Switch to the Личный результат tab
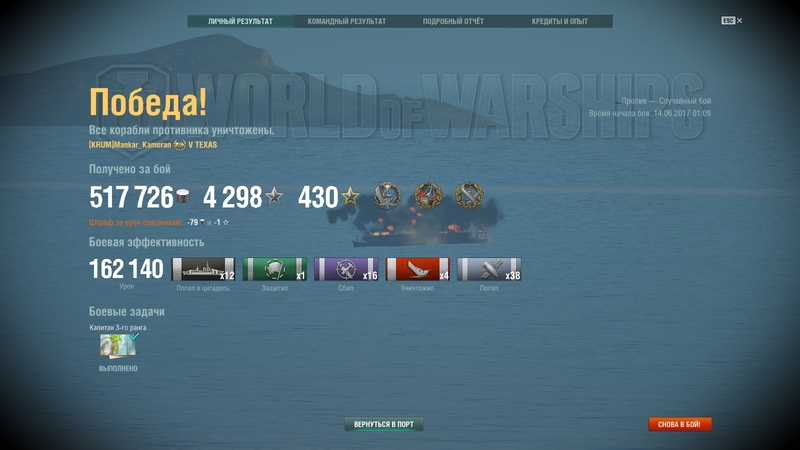The image size is (800, 450). [240, 21]
